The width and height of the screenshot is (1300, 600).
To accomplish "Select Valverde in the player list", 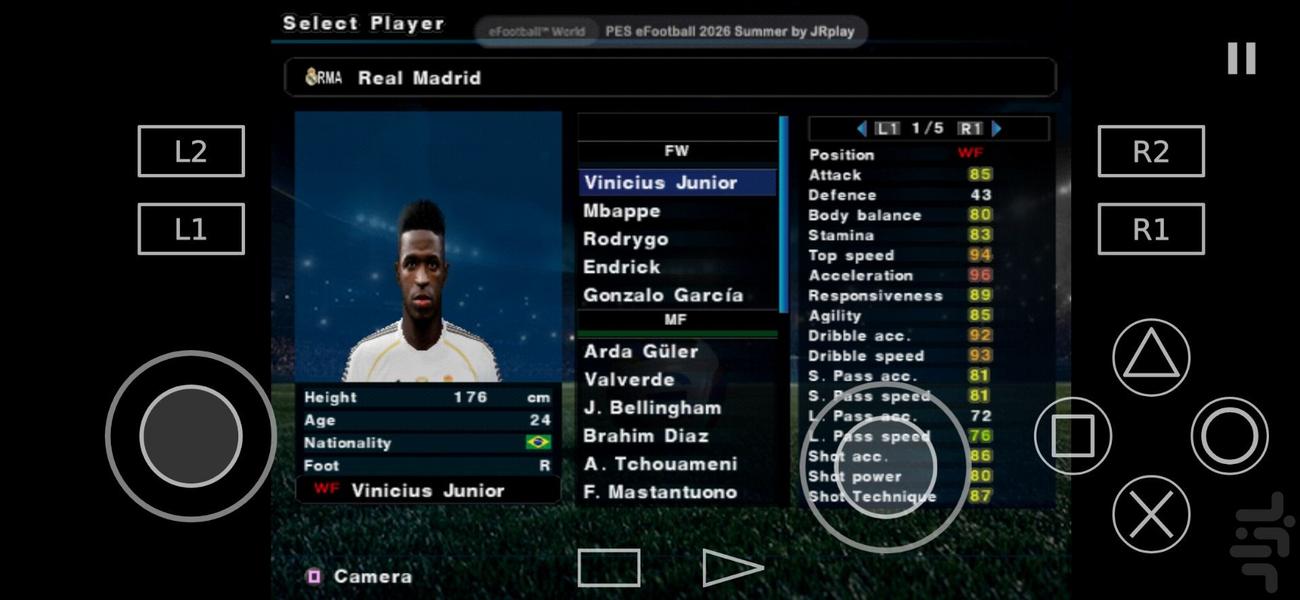I will pyautogui.click(x=629, y=379).
